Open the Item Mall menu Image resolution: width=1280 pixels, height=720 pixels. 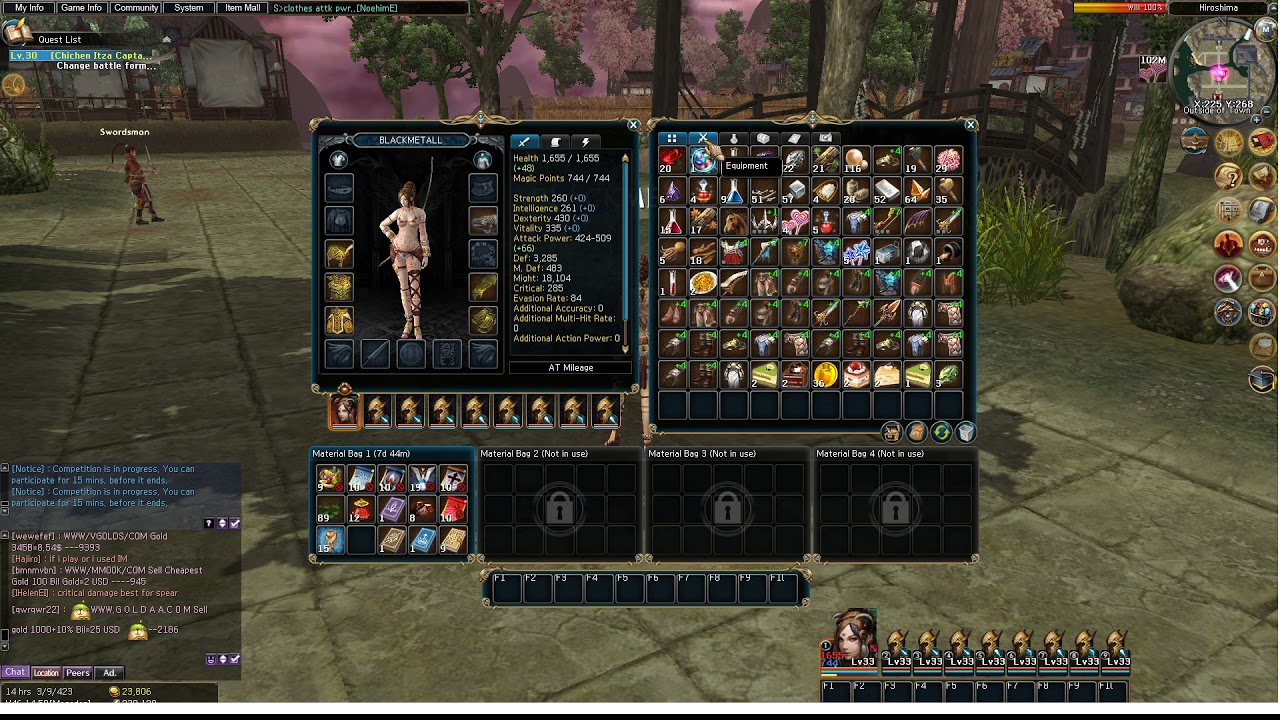click(x=242, y=8)
